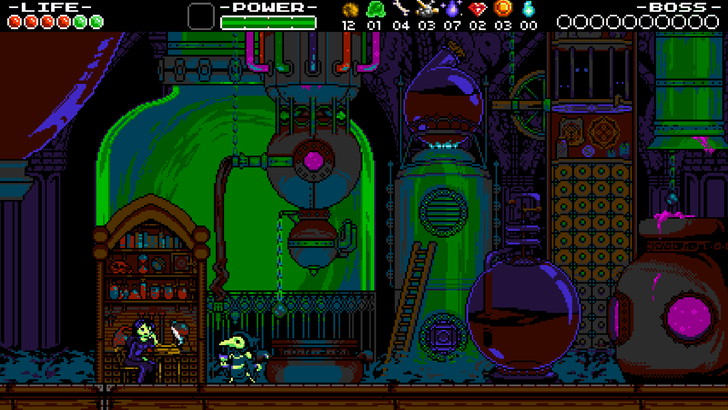The width and height of the screenshot is (728, 410).
Task: Pick the black bomb icon
Action: [x=427, y=9]
